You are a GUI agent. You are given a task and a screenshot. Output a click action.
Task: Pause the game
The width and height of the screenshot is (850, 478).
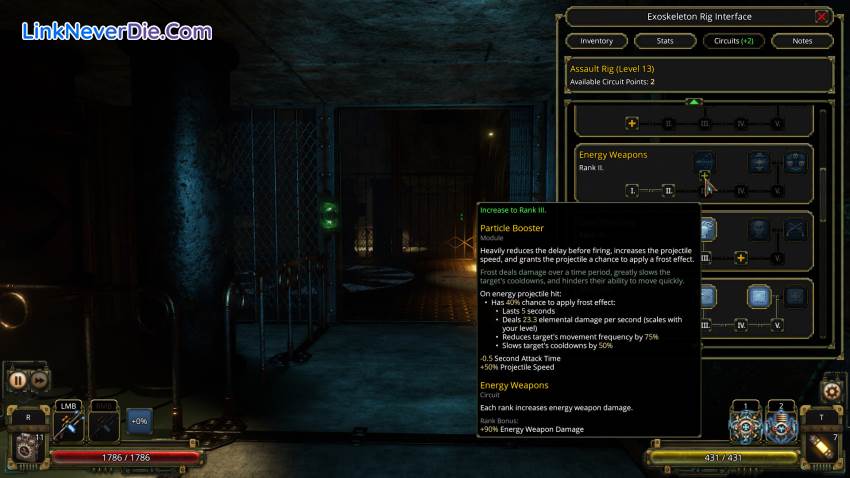point(18,380)
